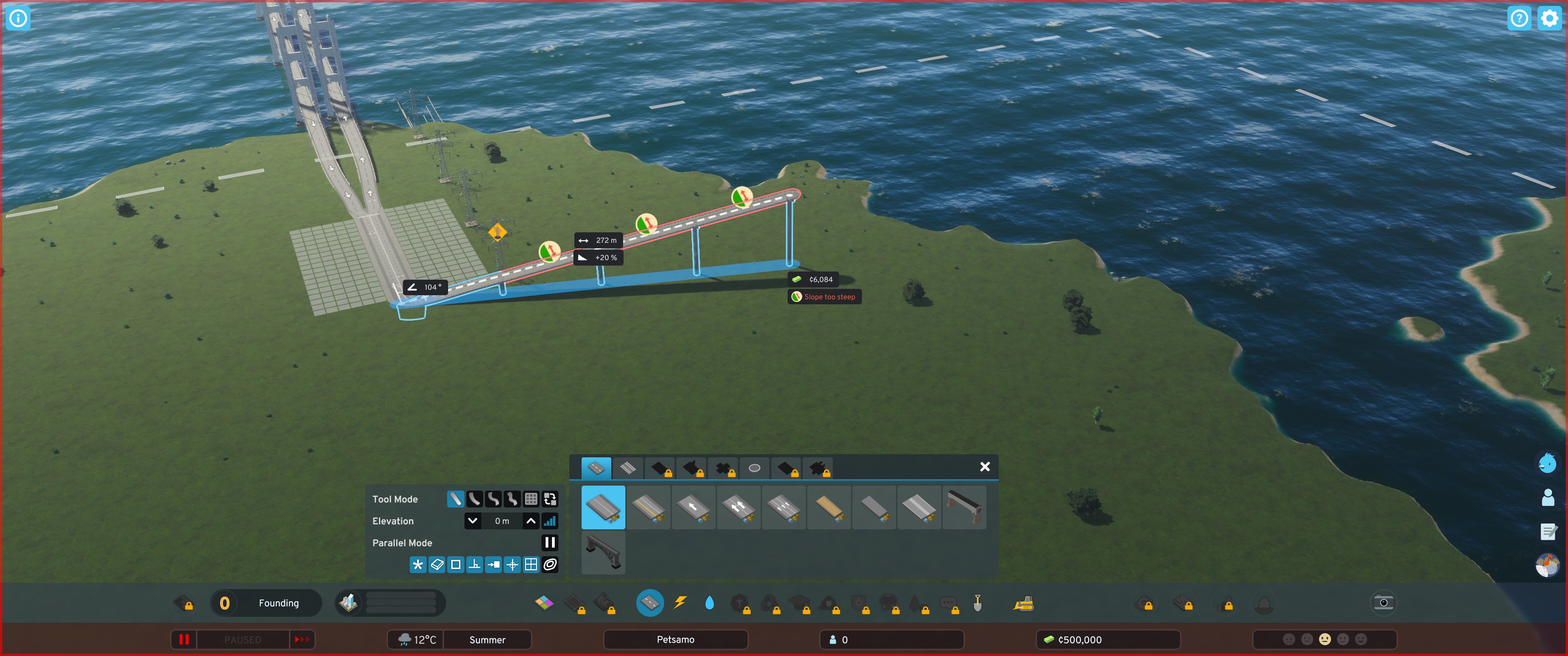Select the Replace tool mode
The height and width of the screenshot is (656, 1568).
[x=550, y=499]
